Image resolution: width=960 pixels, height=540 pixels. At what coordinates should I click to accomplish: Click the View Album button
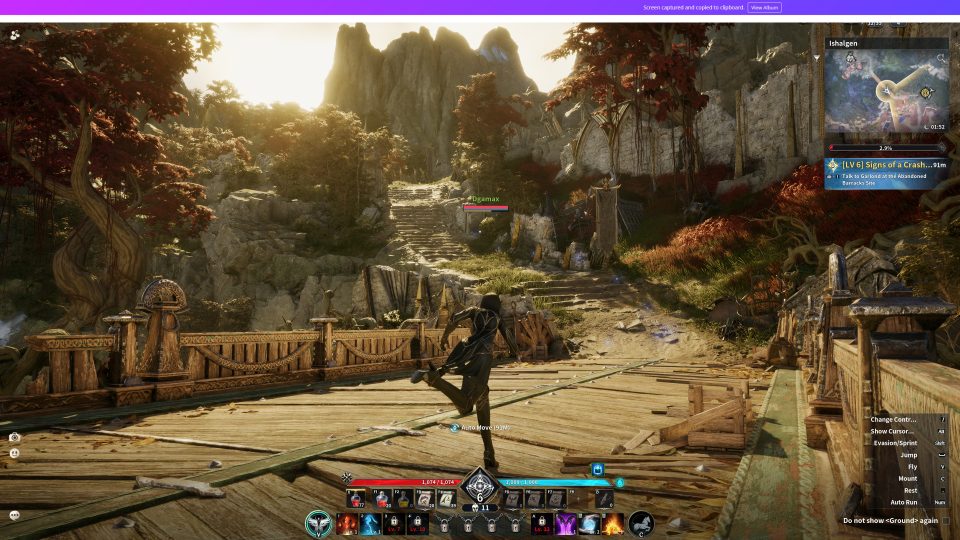click(764, 7)
